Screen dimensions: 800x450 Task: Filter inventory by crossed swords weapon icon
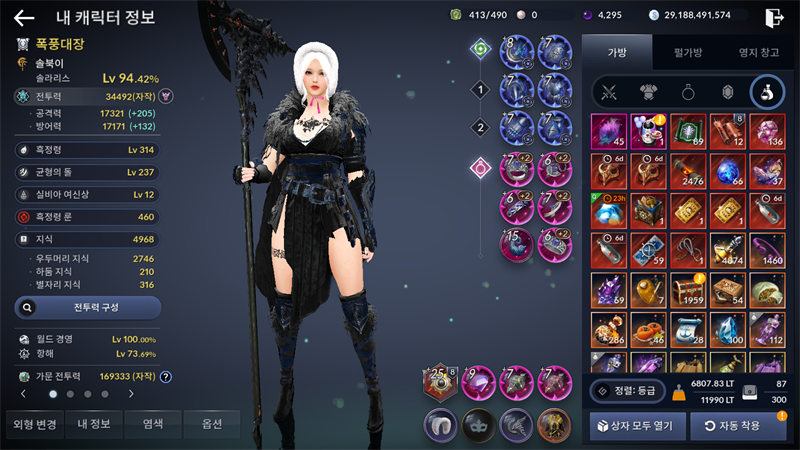608,93
